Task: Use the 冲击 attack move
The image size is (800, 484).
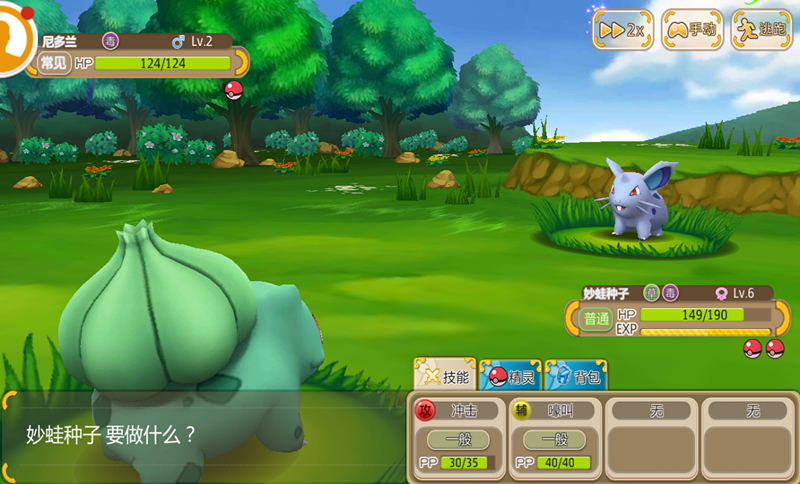Action: coord(457,435)
